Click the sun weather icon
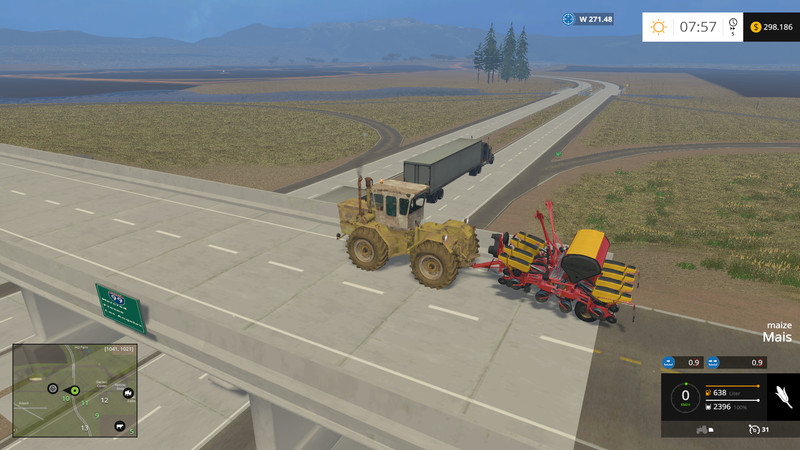The image size is (800, 450). tap(659, 26)
